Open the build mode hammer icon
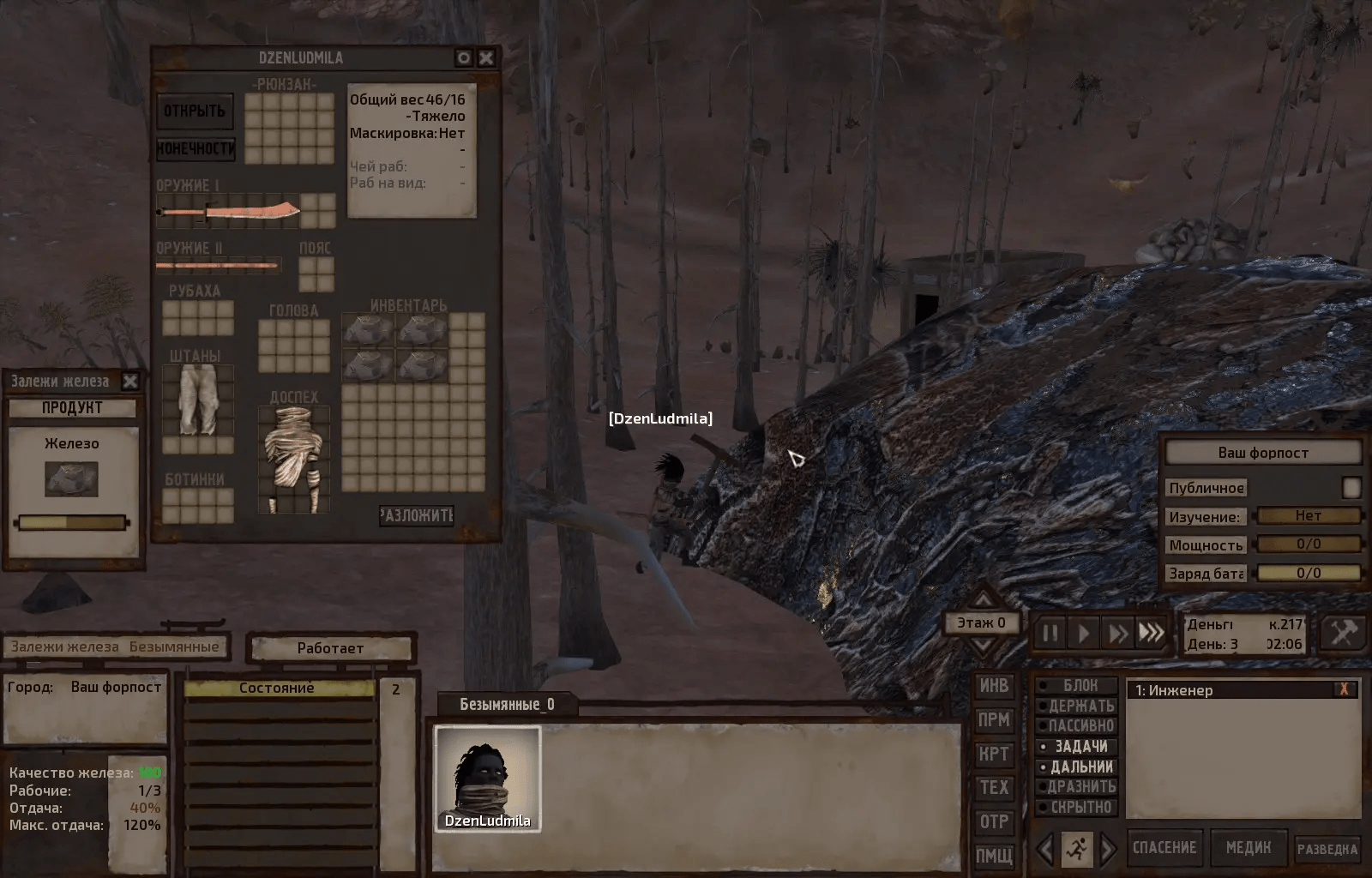The image size is (1372, 878). coord(1343,634)
